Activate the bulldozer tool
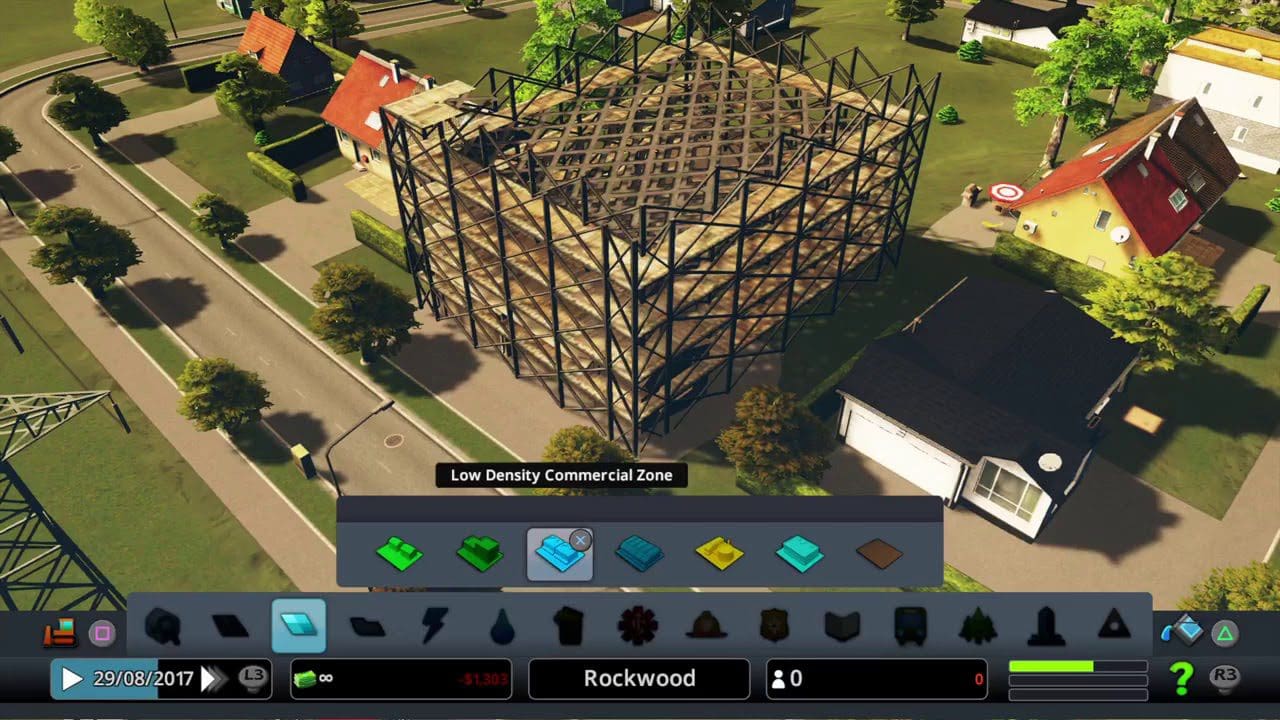Image resolution: width=1280 pixels, height=720 pixels. click(x=59, y=632)
